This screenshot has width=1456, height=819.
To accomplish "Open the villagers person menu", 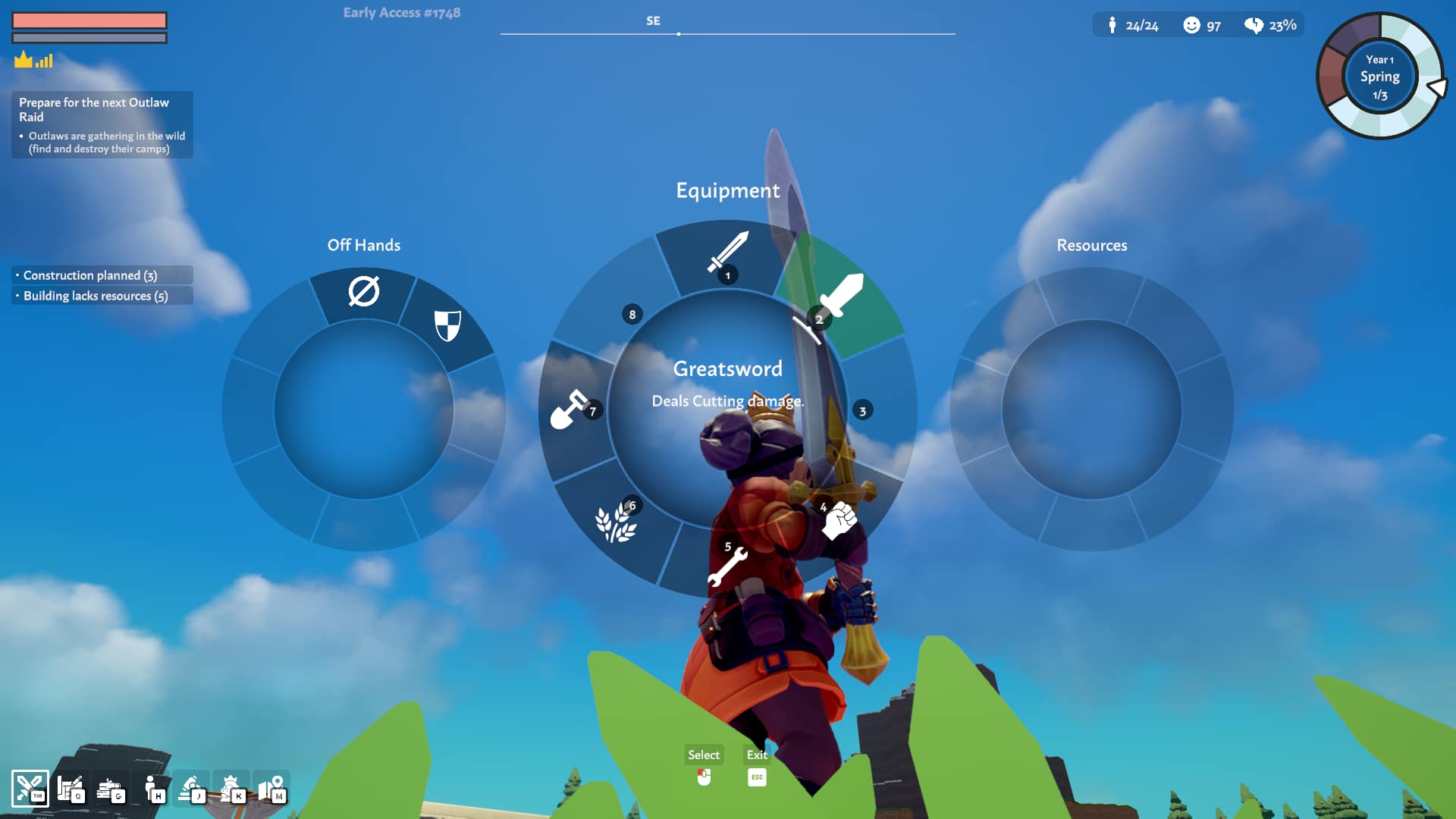I will (152, 789).
